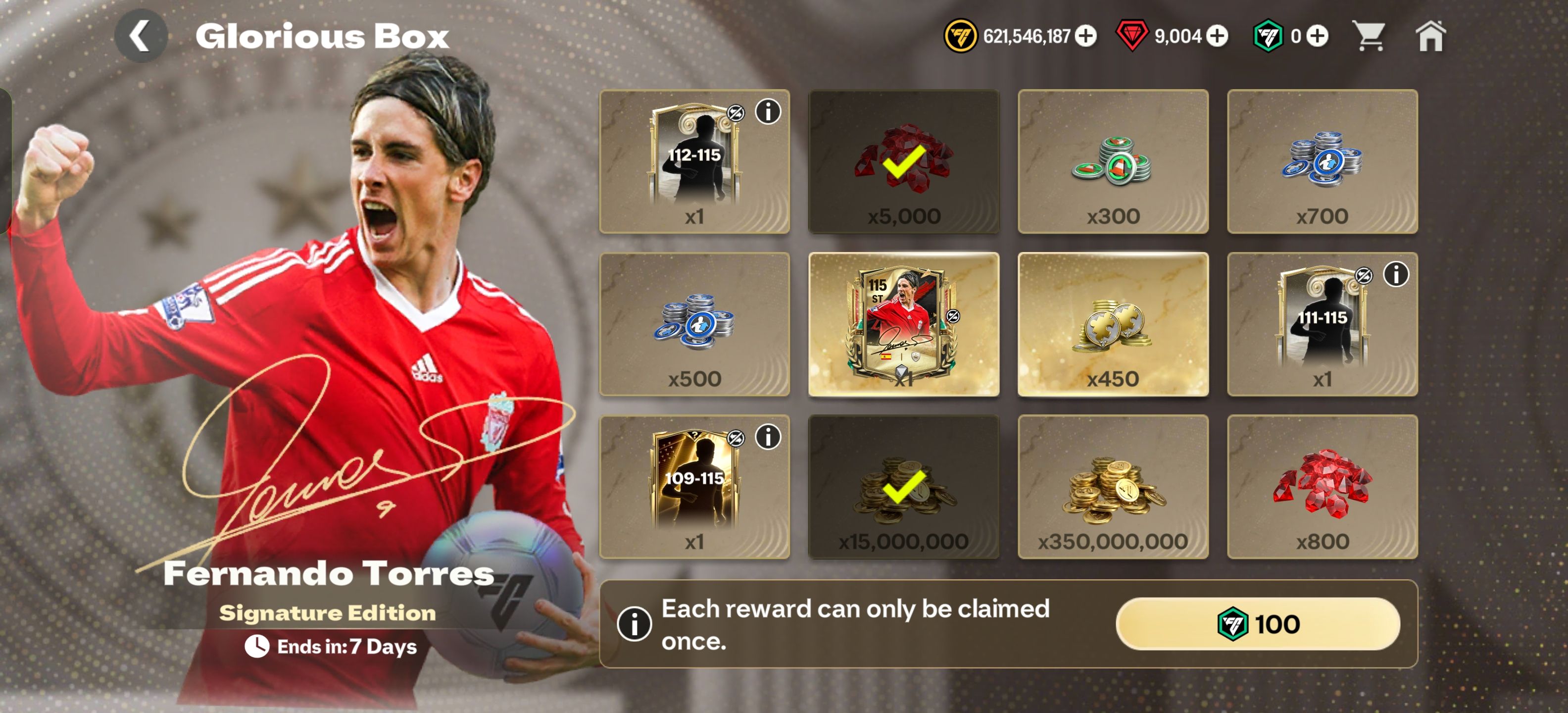Tap the info circle beside claim-once notice

pos(635,624)
